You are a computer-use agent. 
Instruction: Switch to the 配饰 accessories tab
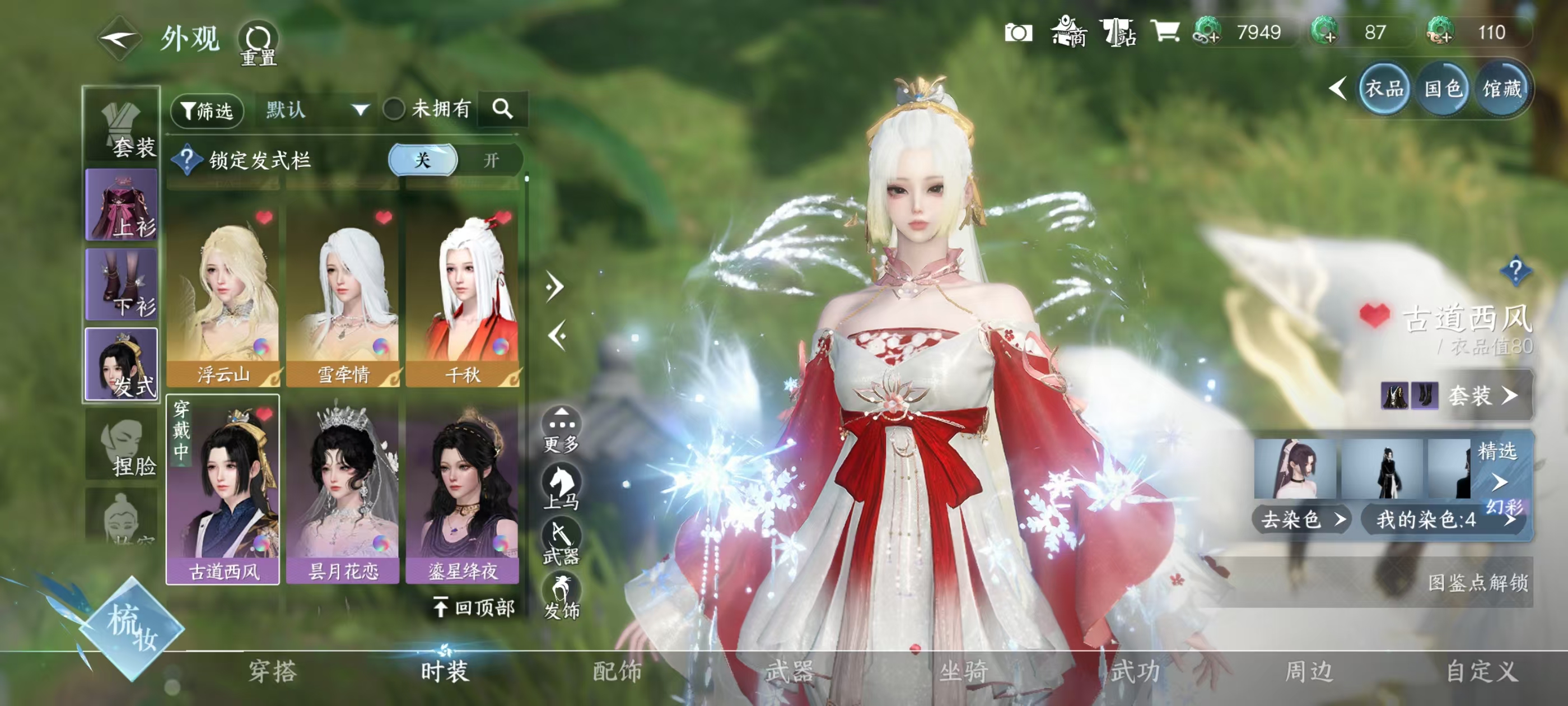click(x=617, y=671)
